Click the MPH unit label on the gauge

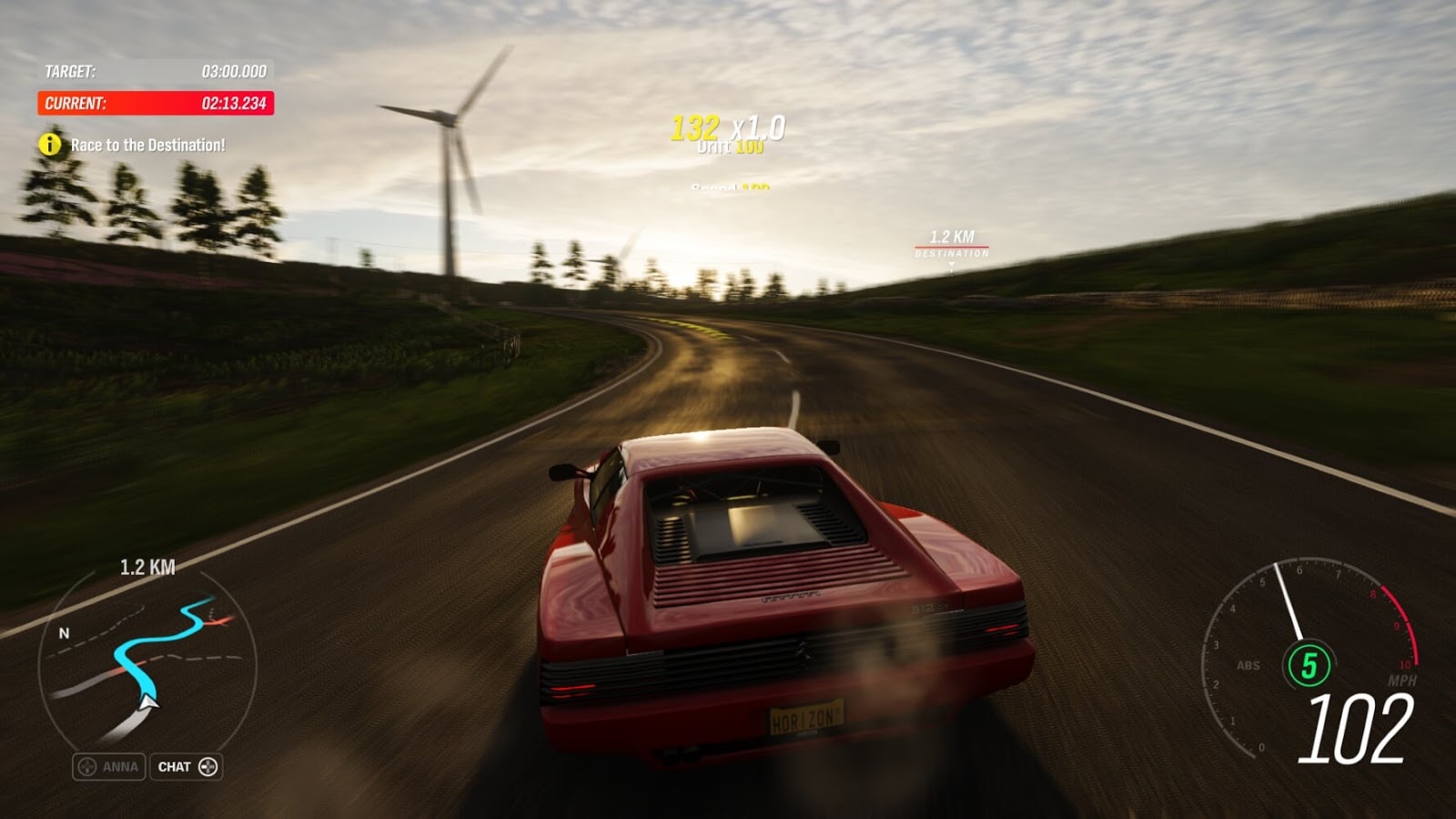click(x=1401, y=680)
